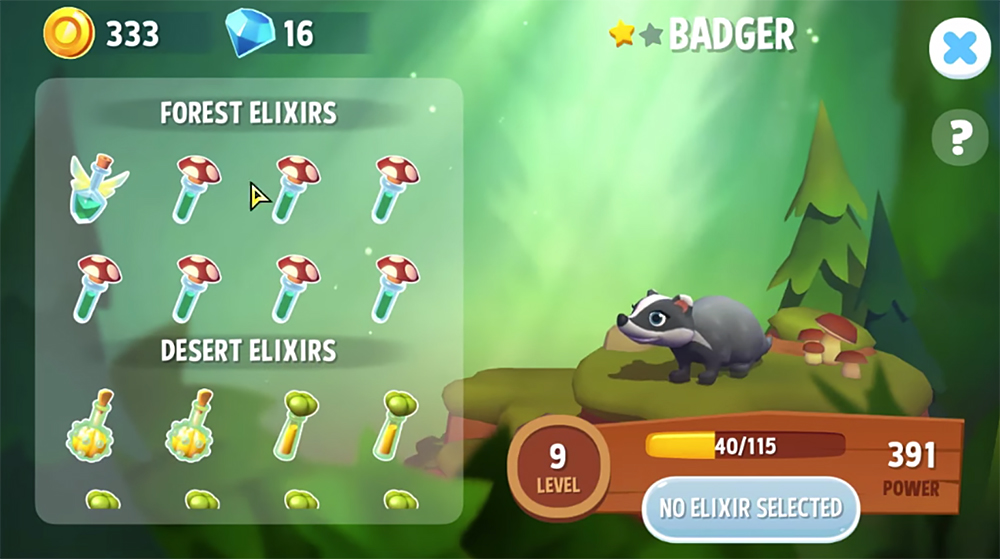Tap the blue diamond gem icon
1000x559 pixels.
pyautogui.click(x=249, y=33)
